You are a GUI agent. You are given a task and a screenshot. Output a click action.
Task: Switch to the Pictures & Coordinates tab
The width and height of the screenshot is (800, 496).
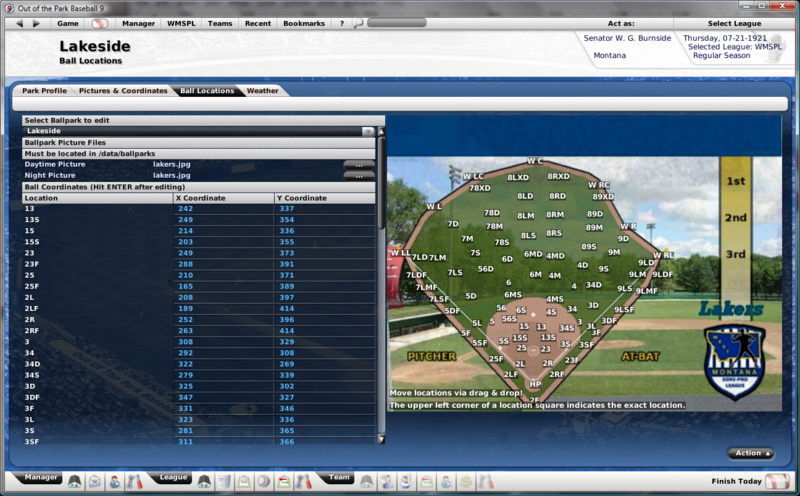click(x=123, y=91)
